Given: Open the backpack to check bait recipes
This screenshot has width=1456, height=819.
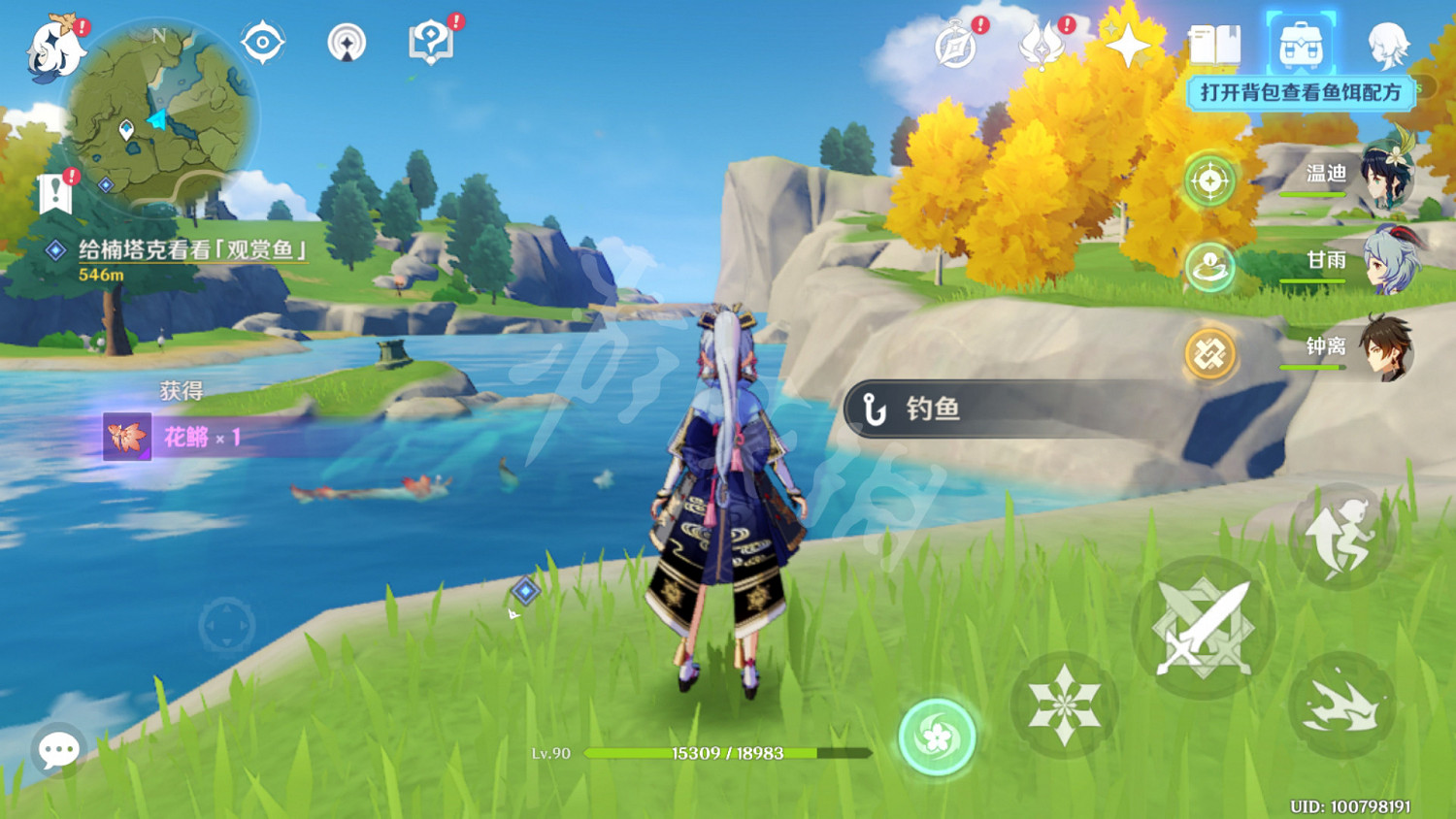Looking at the screenshot, I should (1304, 44).
